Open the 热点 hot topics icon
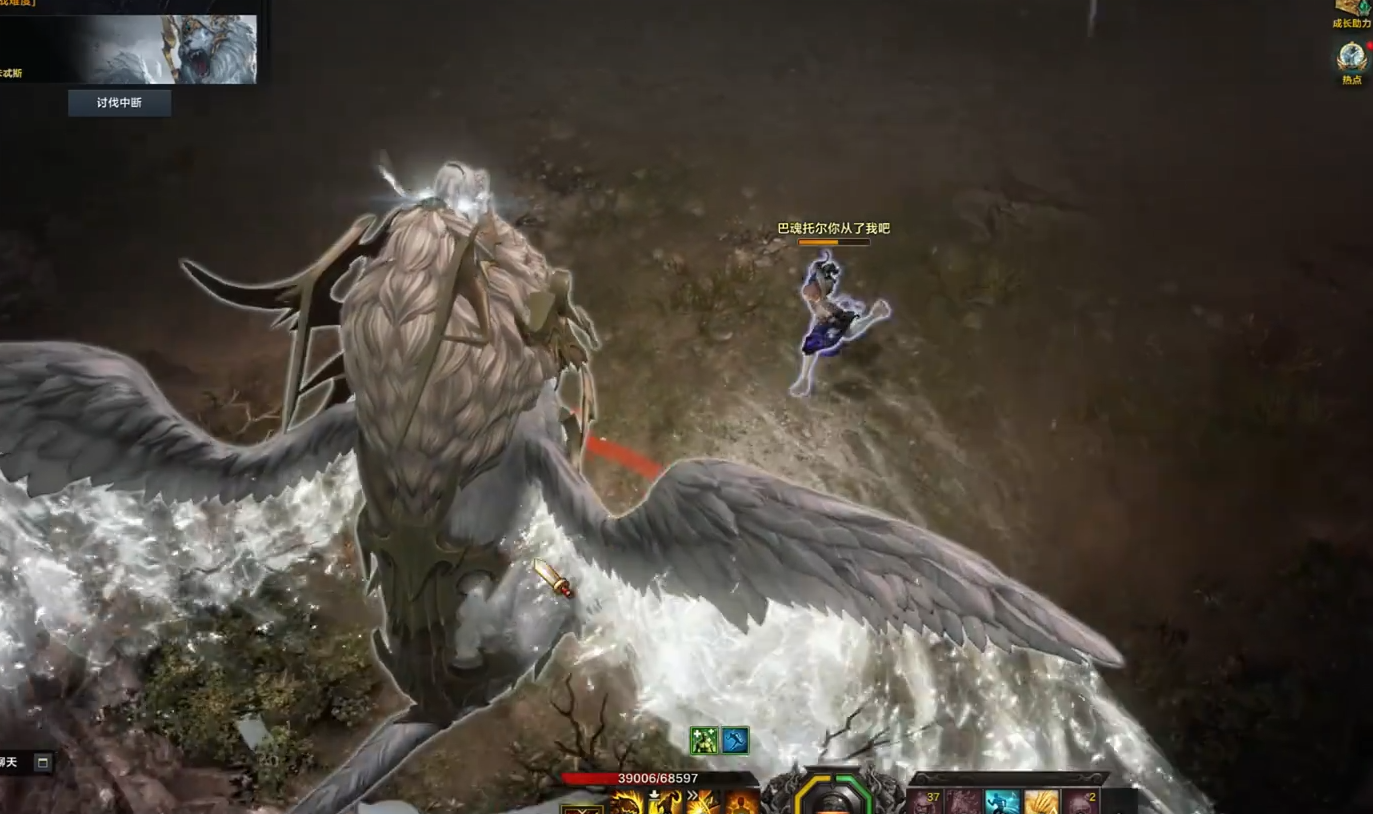Image resolution: width=1373 pixels, height=814 pixels. (1352, 58)
